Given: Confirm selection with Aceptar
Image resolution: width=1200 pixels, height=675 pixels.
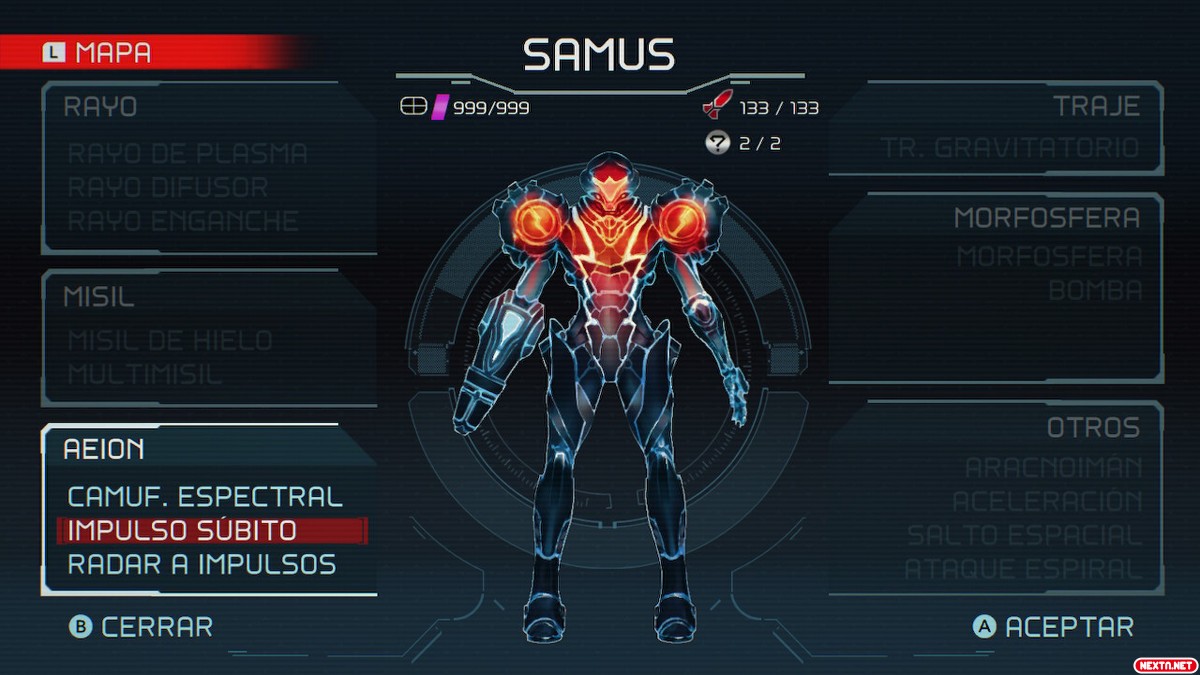Looking at the screenshot, I should [1054, 627].
